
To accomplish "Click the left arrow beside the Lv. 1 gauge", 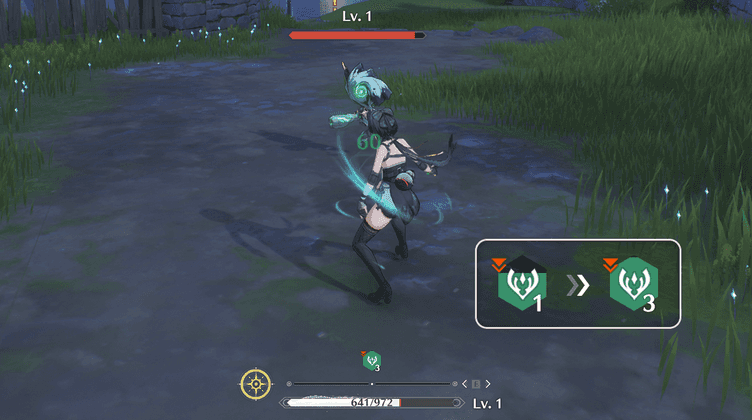I will tap(465, 384).
